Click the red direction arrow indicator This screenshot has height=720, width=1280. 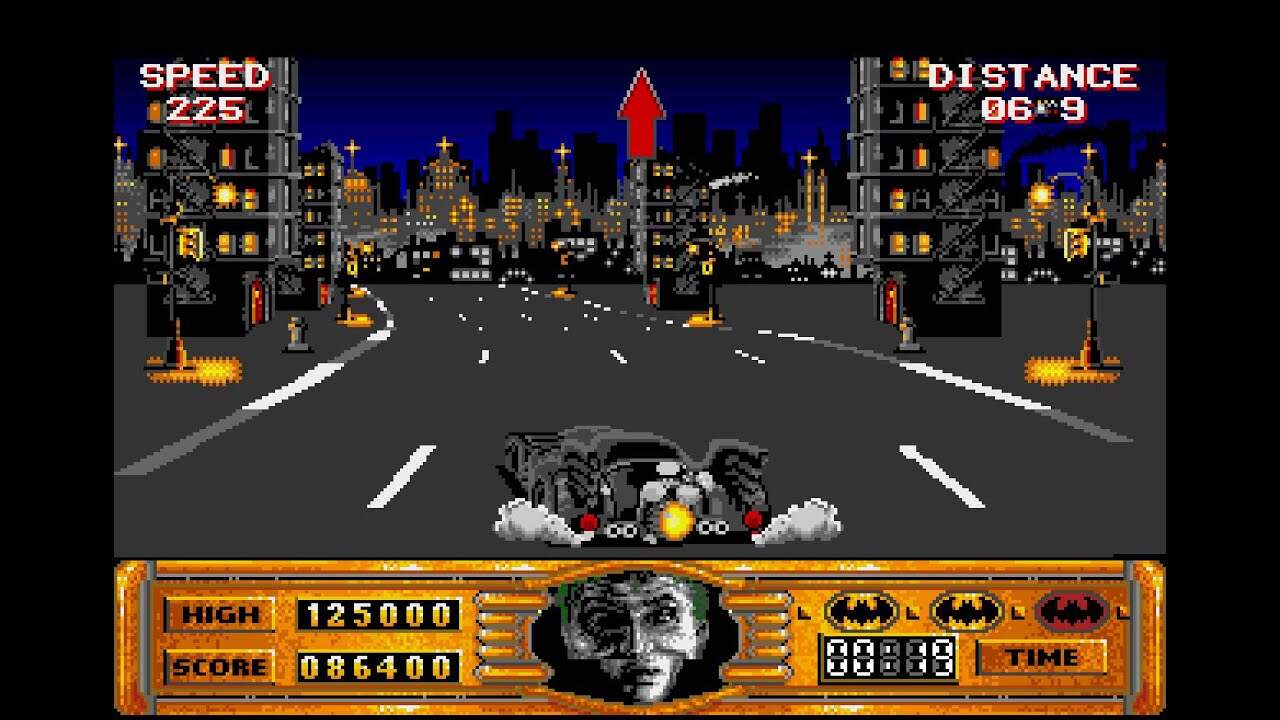pyautogui.click(x=641, y=112)
